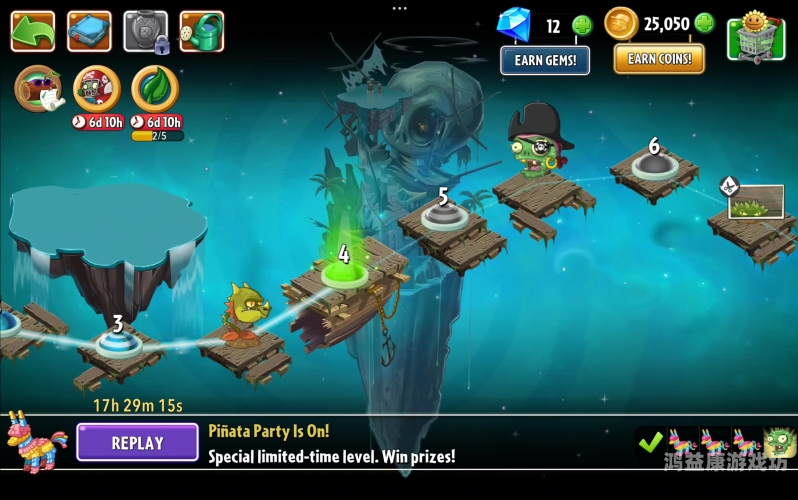Choose level 5 node on the map
This screenshot has height=500, width=798.
click(442, 214)
